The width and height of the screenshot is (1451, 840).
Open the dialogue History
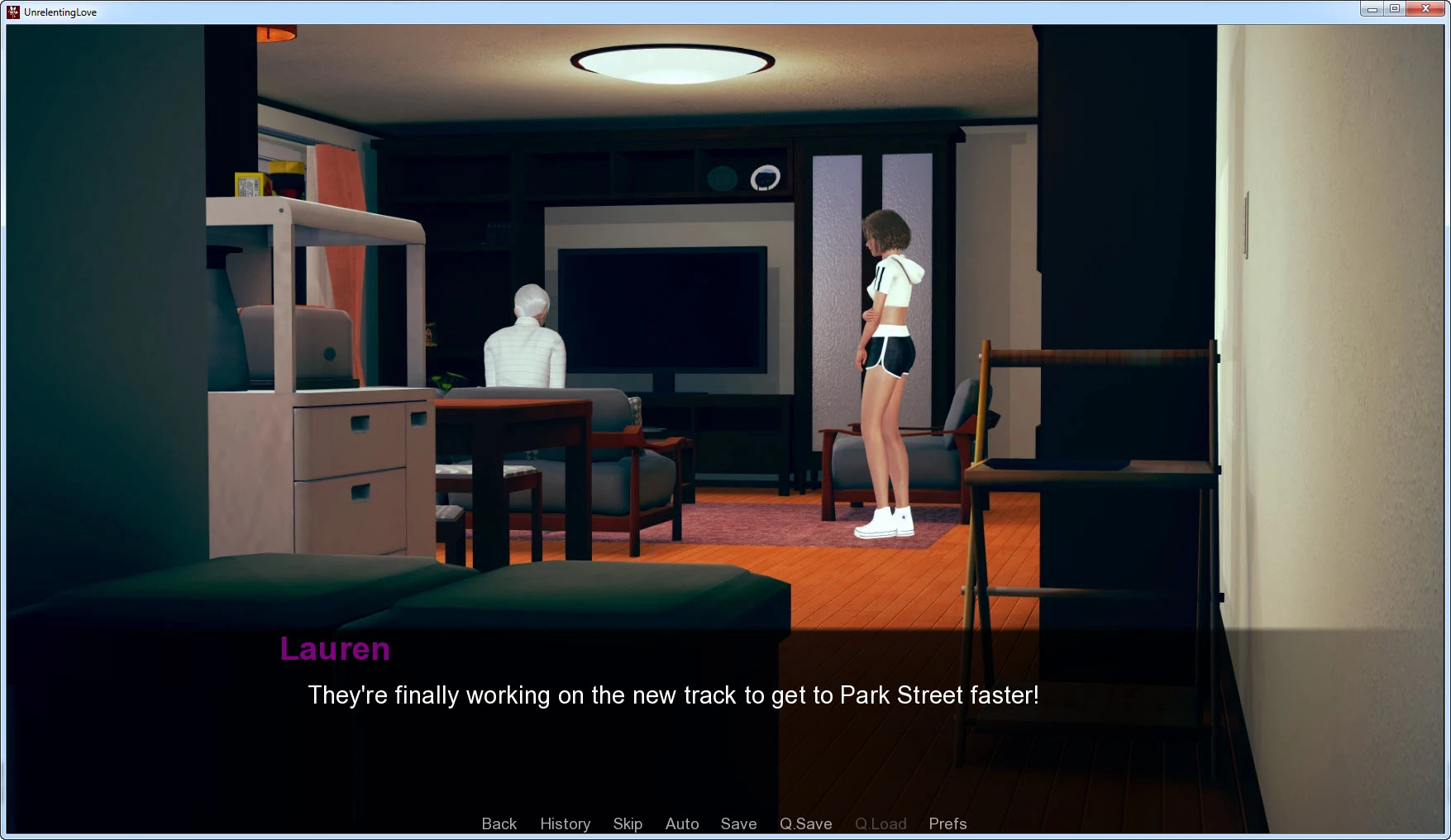[x=565, y=823]
